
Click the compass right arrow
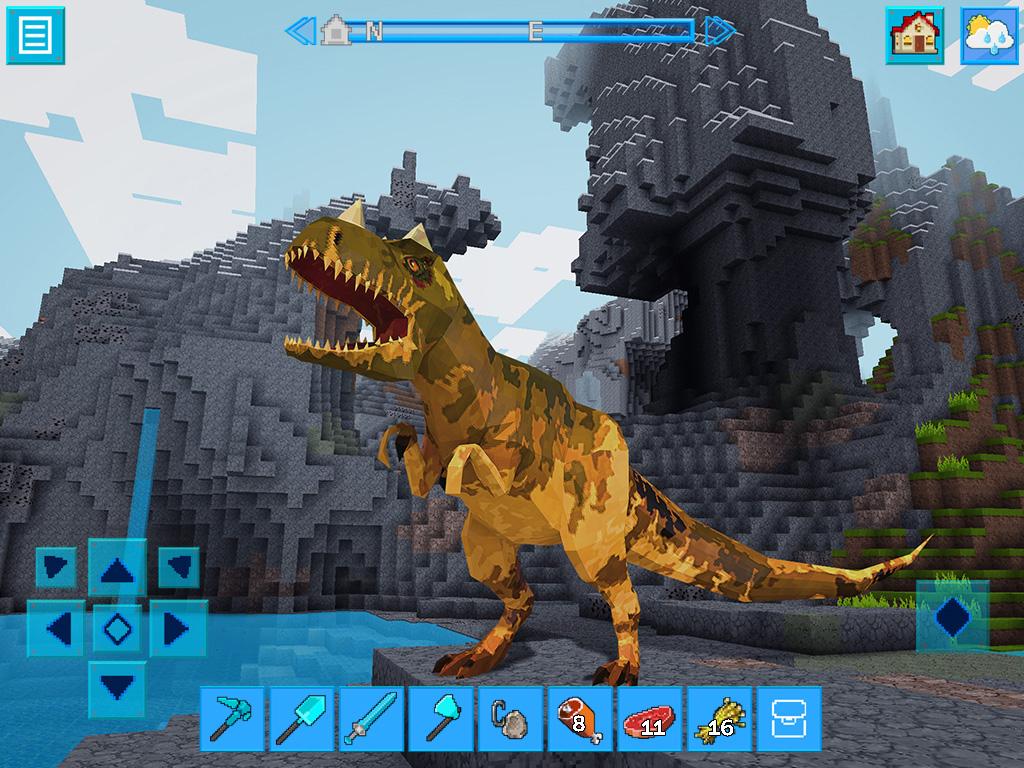719,31
